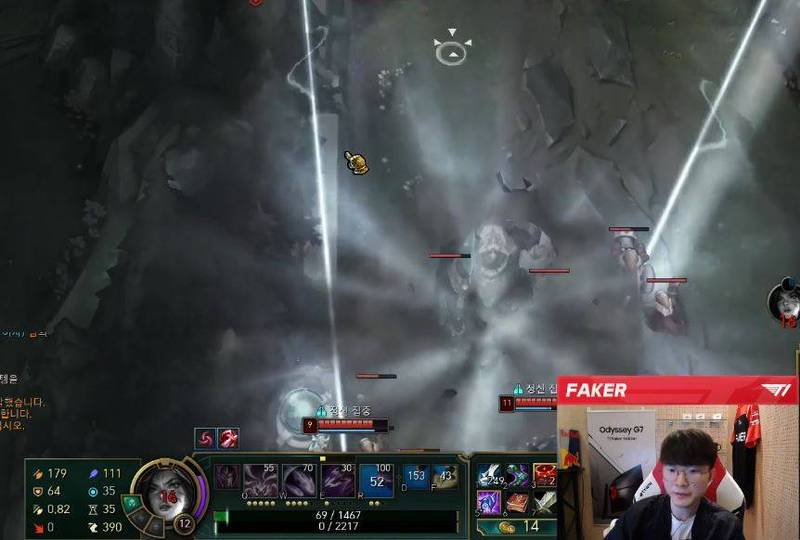Select the green and purple item in slot 2
This screenshot has width=800, height=540.
pyautogui.click(x=518, y=475)
